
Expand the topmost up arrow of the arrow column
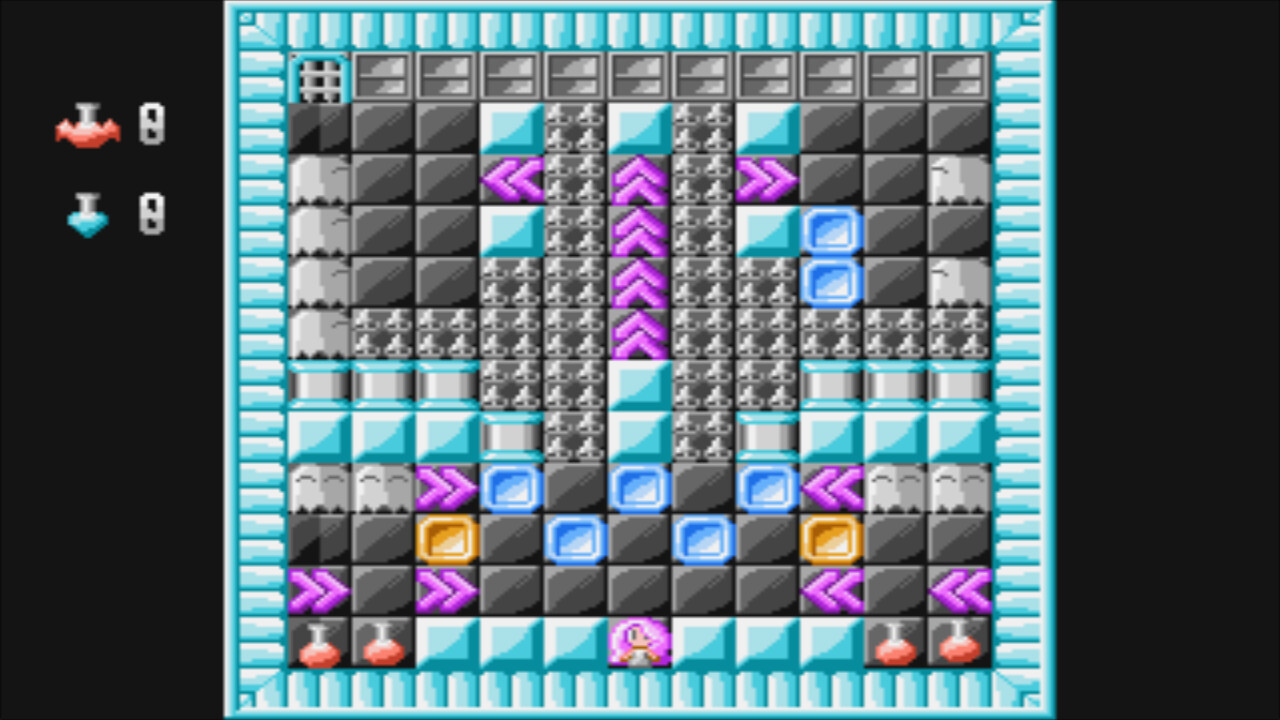[640, 180]
